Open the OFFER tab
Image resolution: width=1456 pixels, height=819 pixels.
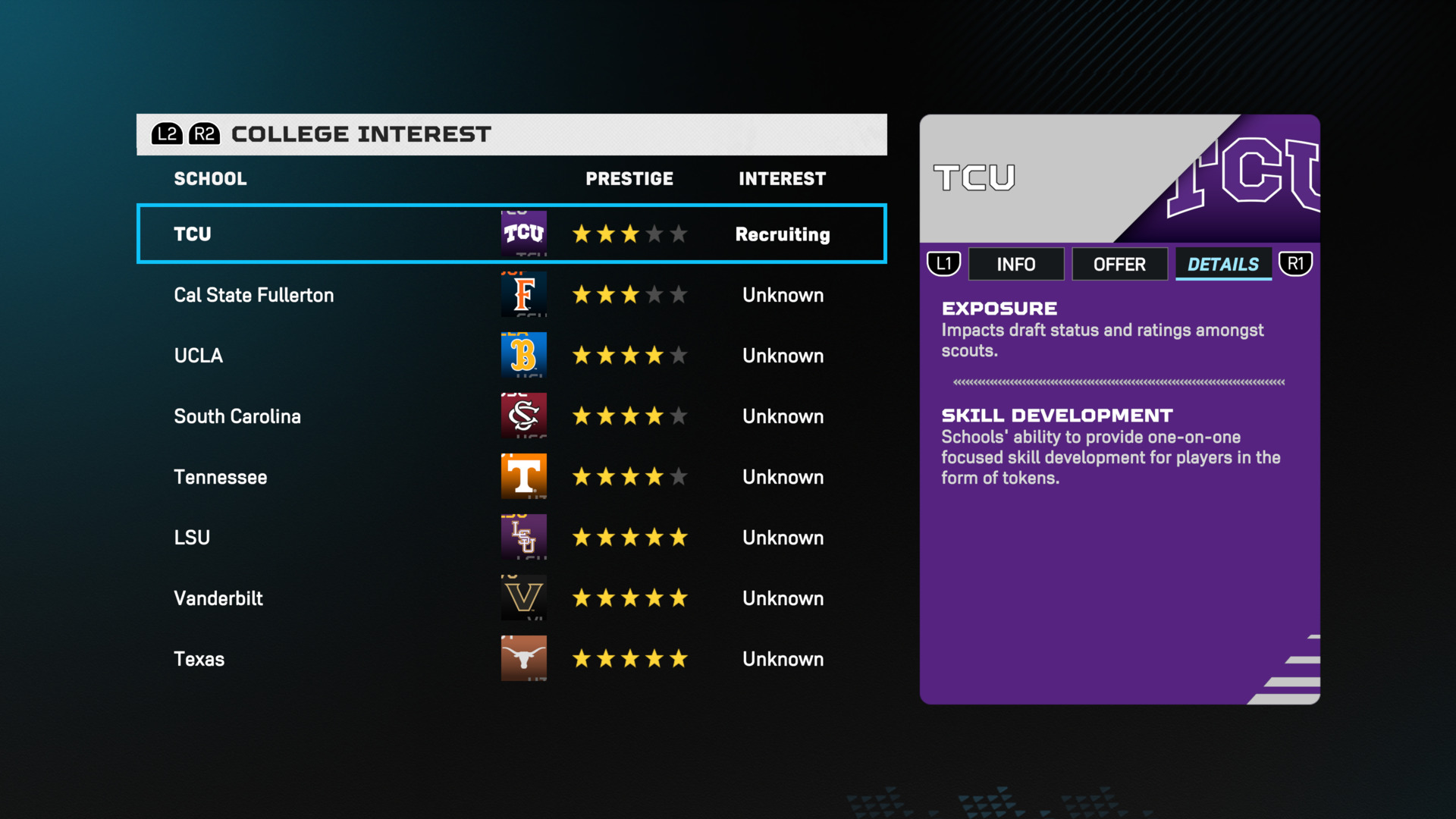(x=1120, y=264)
